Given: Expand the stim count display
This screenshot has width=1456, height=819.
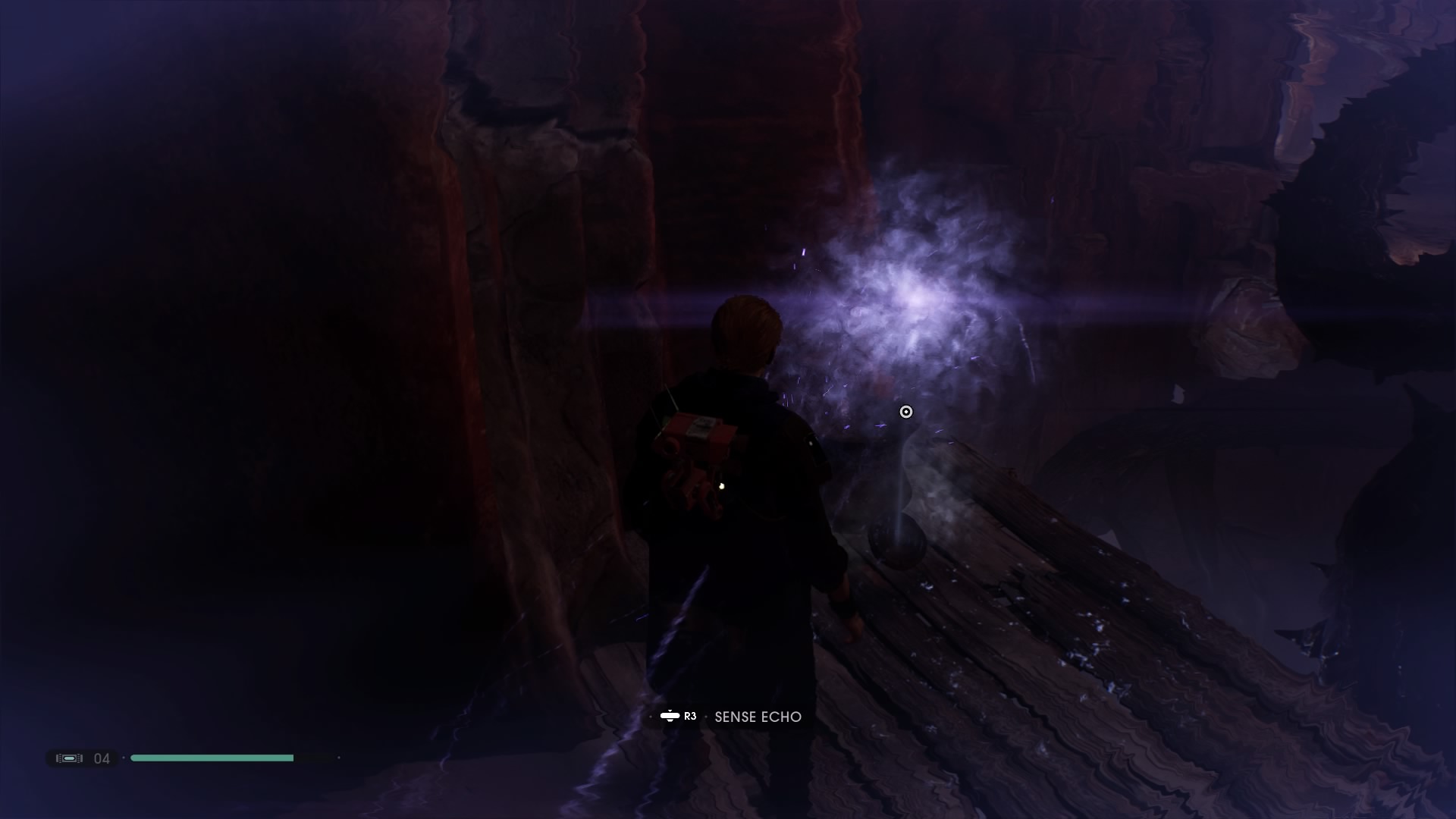Looking at the screenshot, I should [102, 758].
